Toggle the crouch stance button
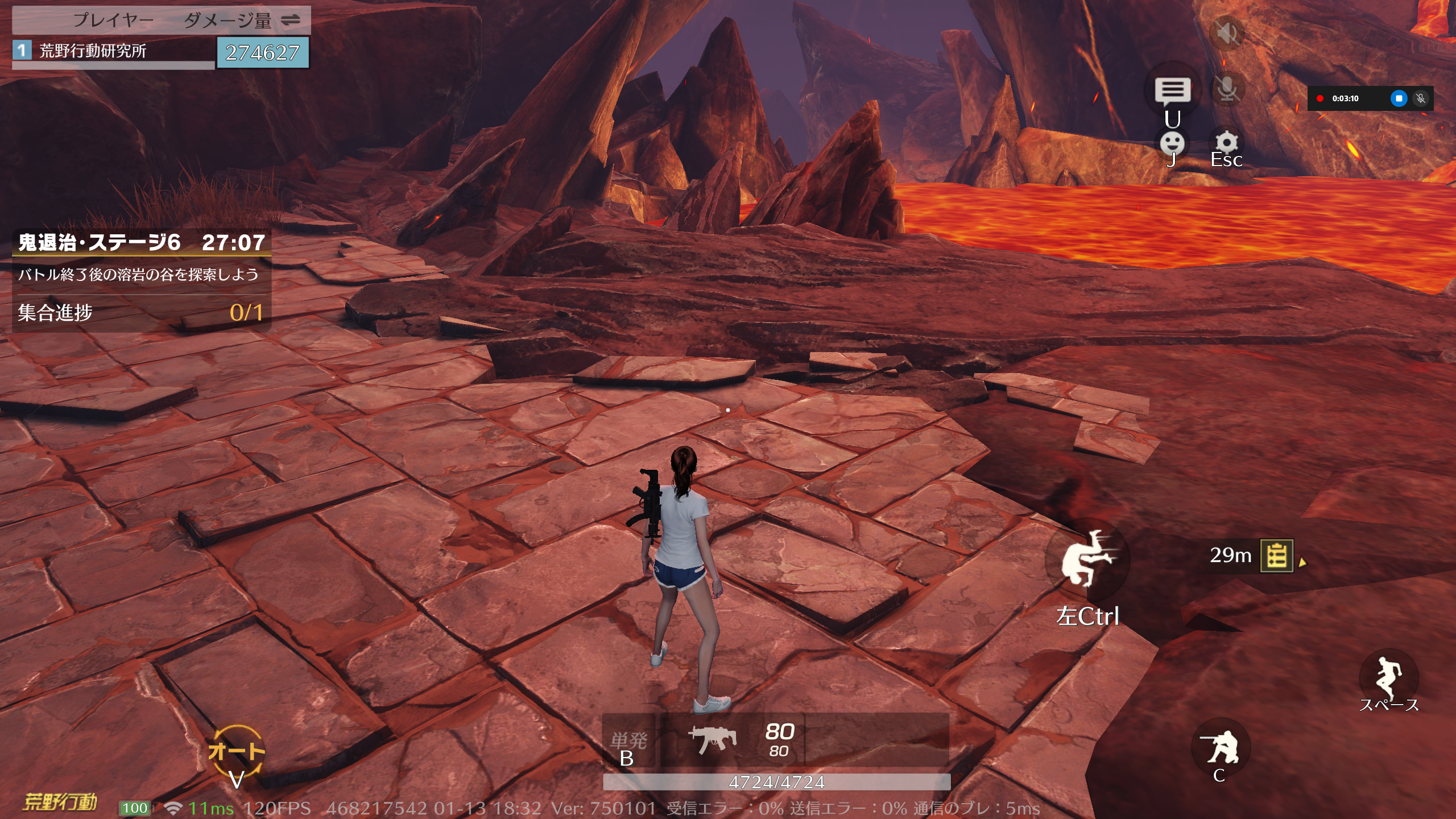 tap(1221, 747)
